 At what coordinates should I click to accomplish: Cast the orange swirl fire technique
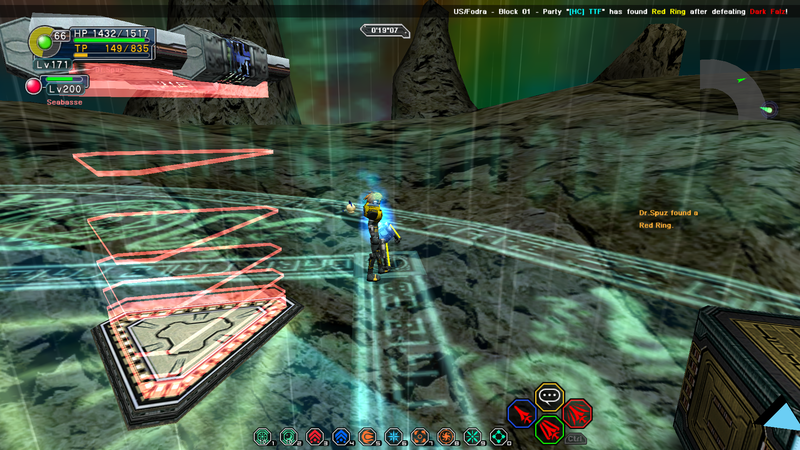click(446, 436)
